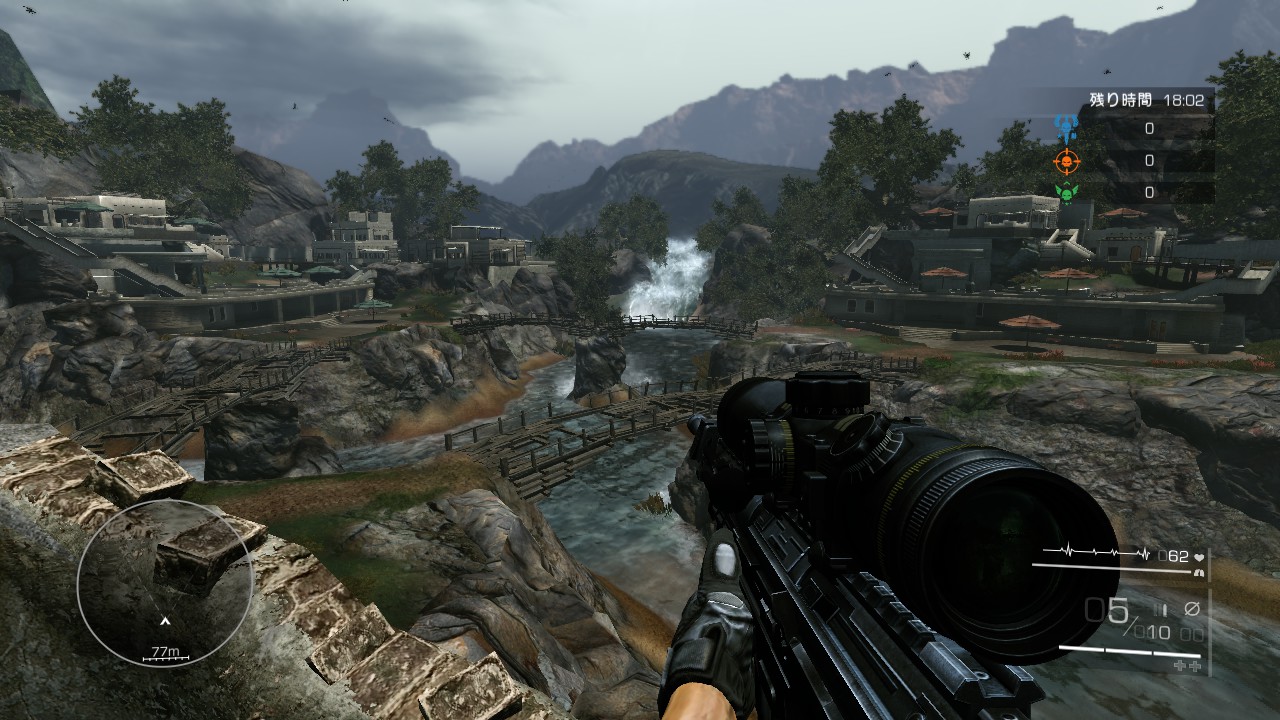Select the blue team emblem icon
The image size is (1280, 720).
click(1066, 127)
